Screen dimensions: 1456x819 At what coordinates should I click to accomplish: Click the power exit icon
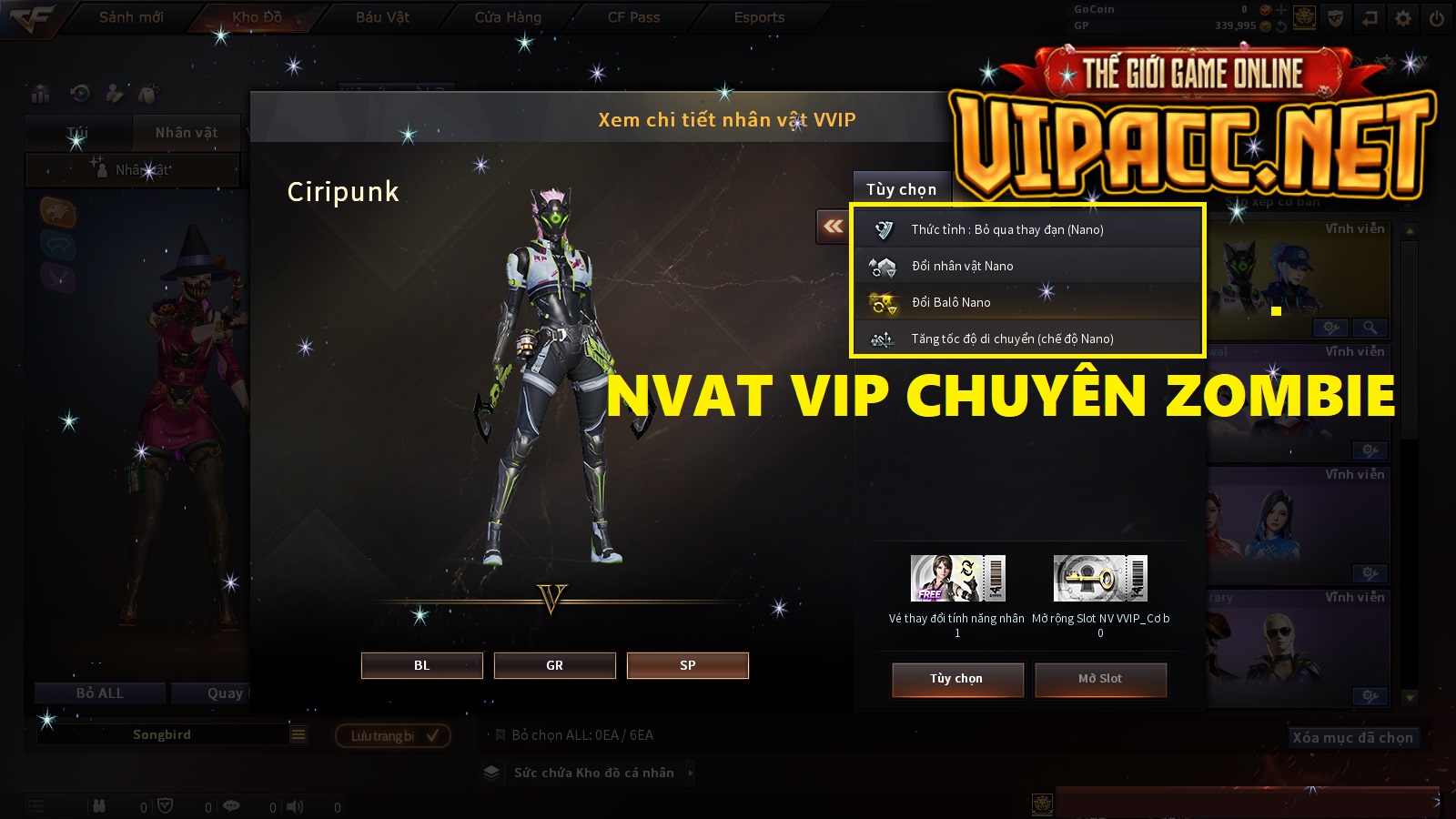tap(1437, 18)
